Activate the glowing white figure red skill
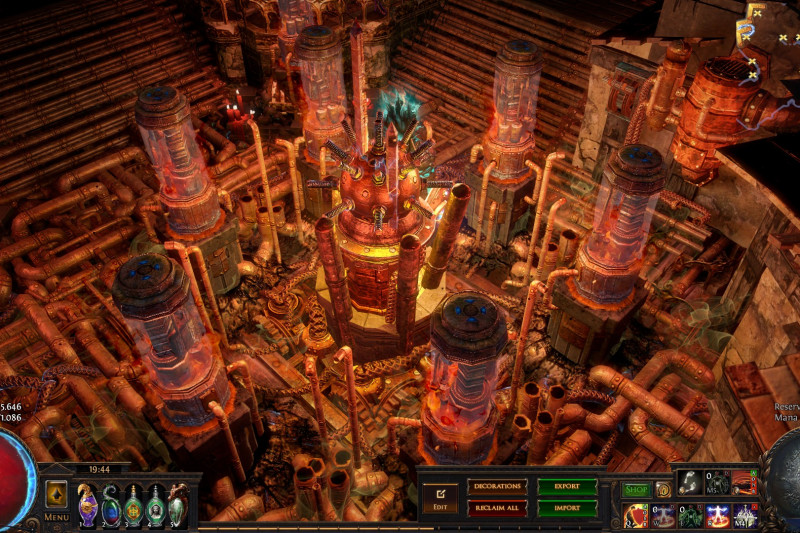Screen dimensions: 800x533 717,515
